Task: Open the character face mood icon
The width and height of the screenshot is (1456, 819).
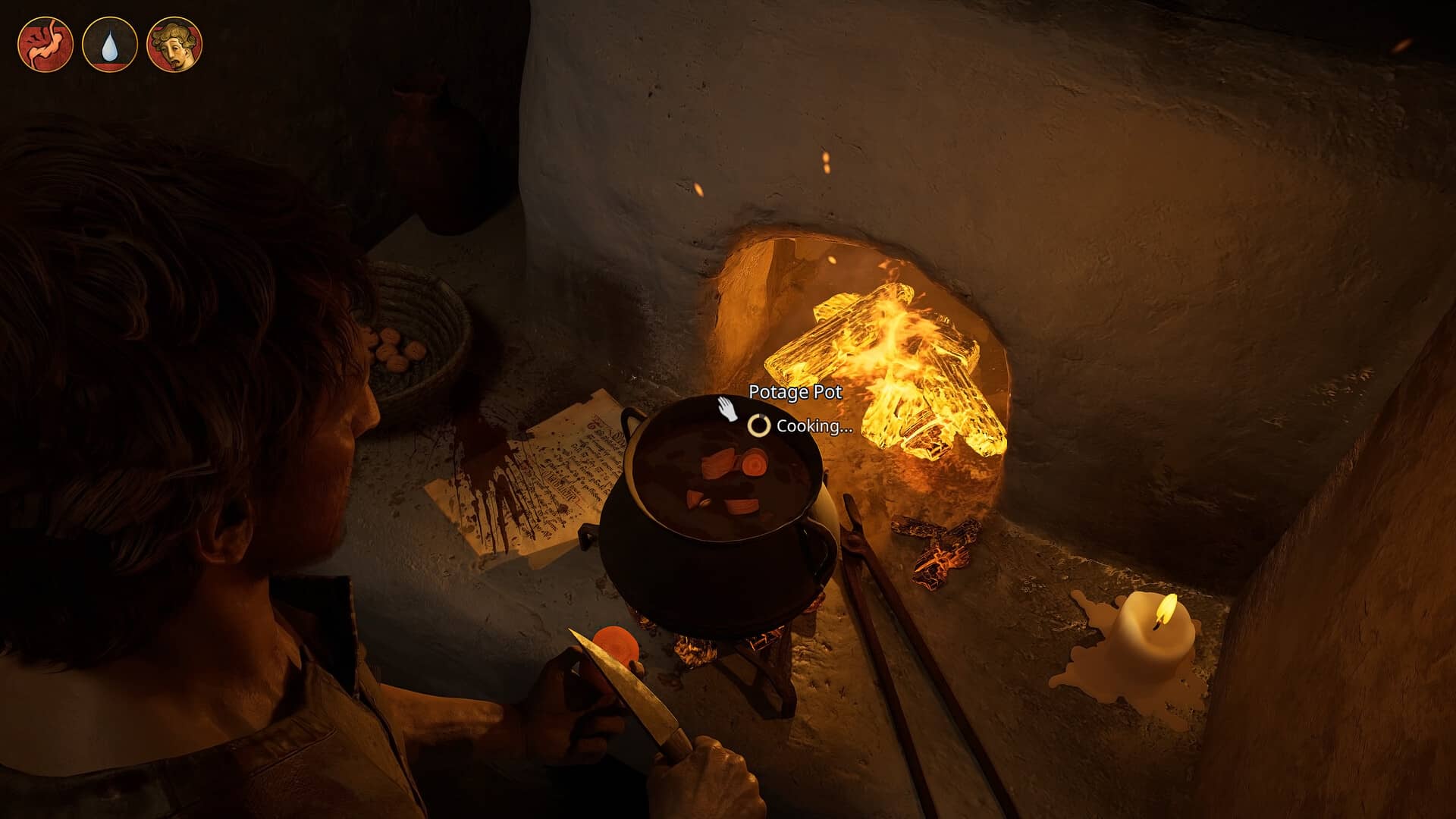Action: [x=174, y=45]
